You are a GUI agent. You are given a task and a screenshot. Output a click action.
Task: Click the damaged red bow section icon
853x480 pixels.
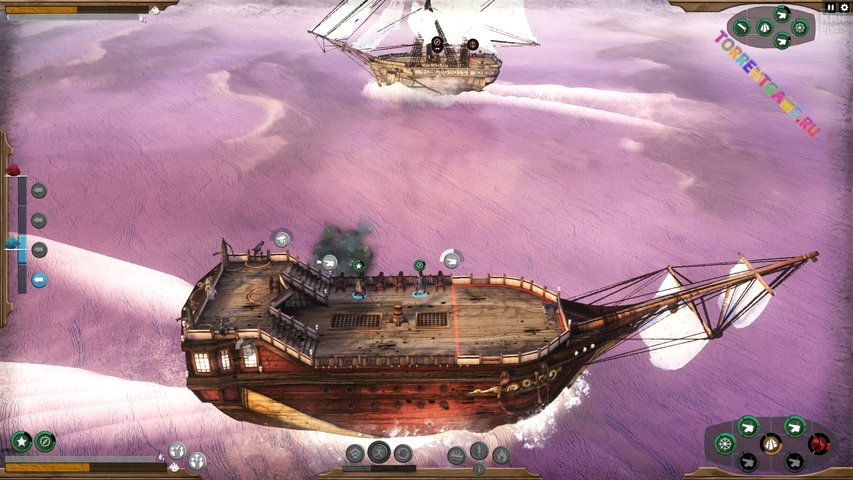[x=820, y=443]
